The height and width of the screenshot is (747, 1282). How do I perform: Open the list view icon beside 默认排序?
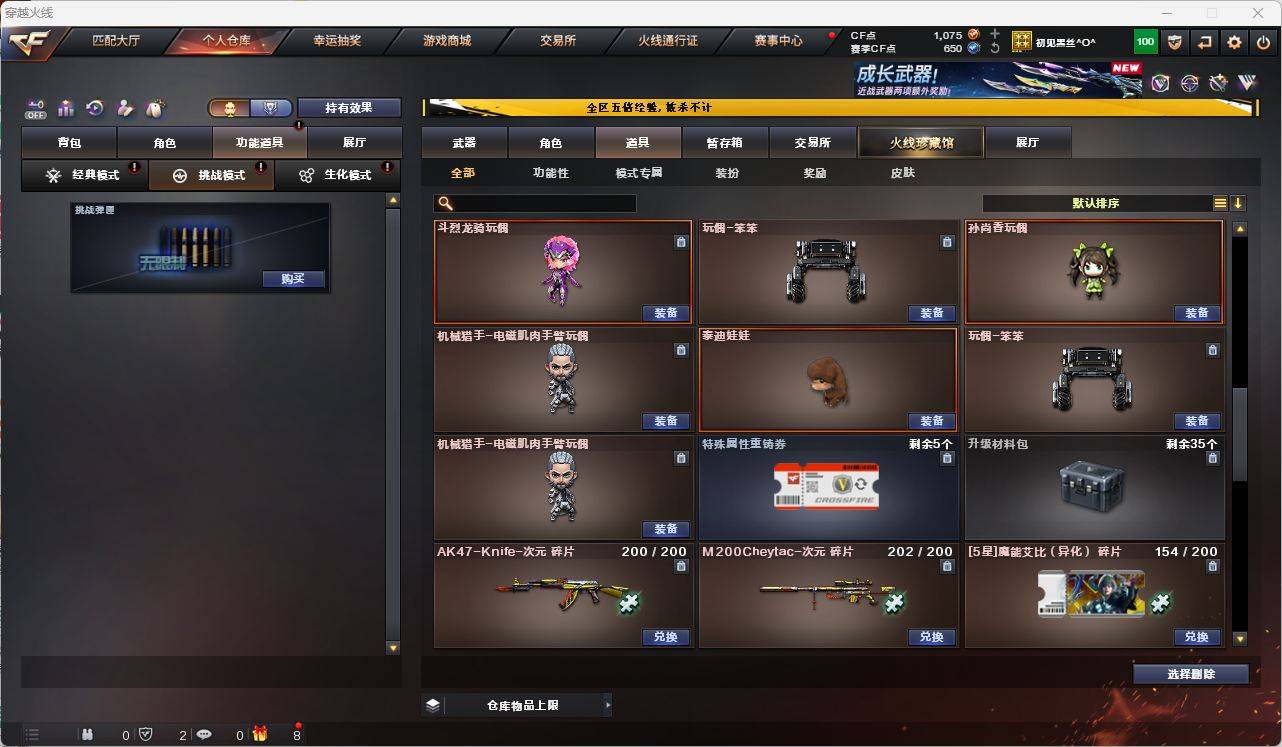pyautogui.click(x=1219, y=202)
